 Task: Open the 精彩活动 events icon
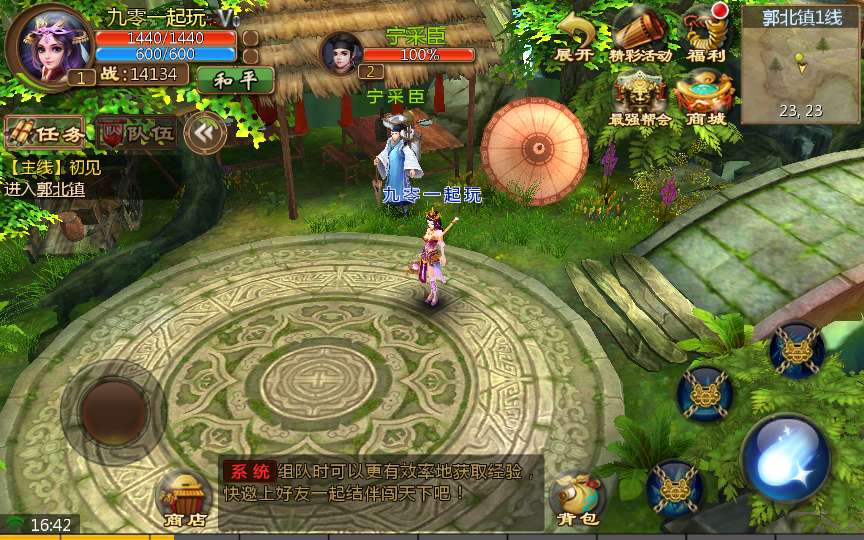coord(640,36)
